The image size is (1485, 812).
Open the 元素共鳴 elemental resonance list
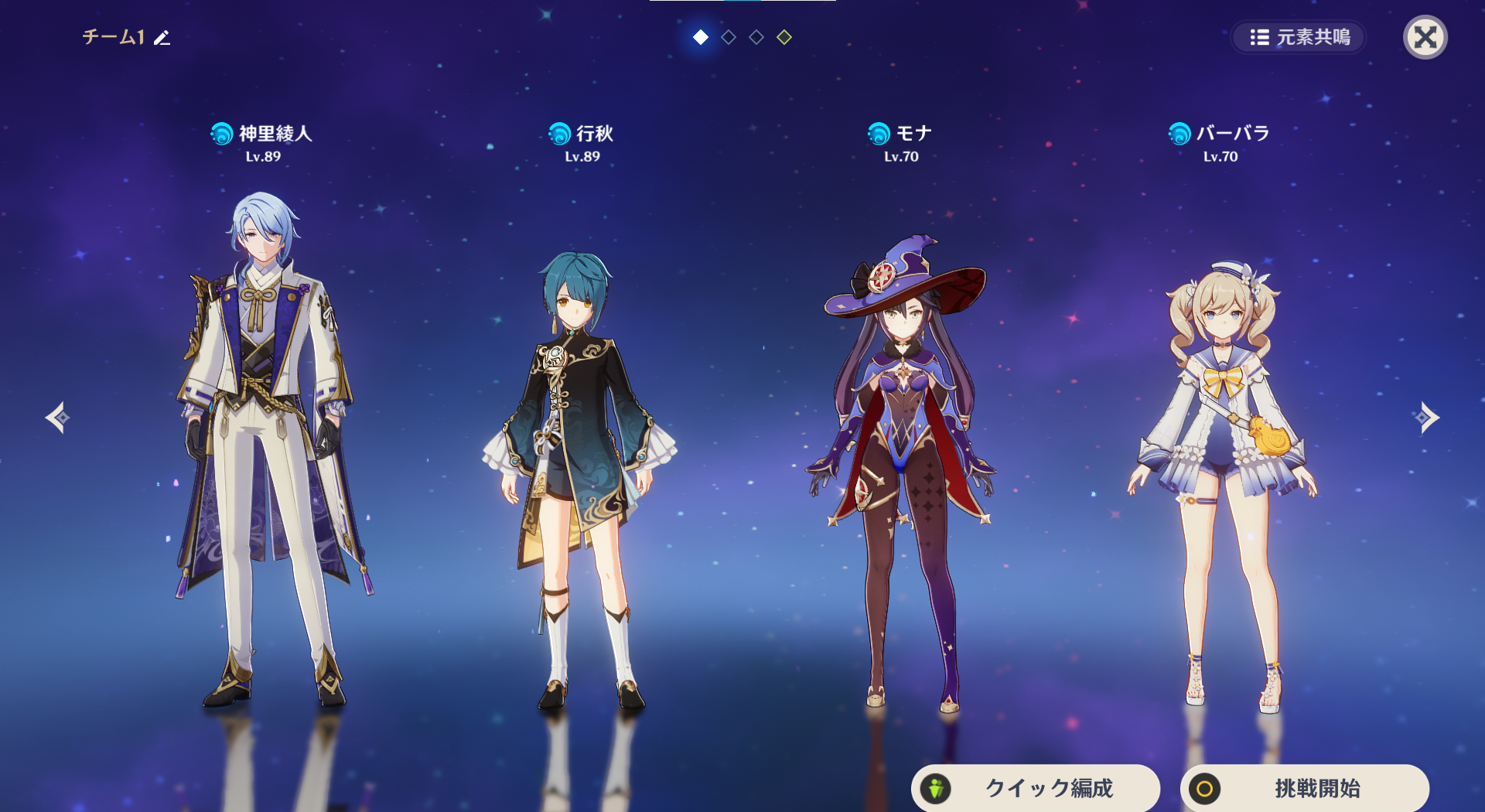1299,37
